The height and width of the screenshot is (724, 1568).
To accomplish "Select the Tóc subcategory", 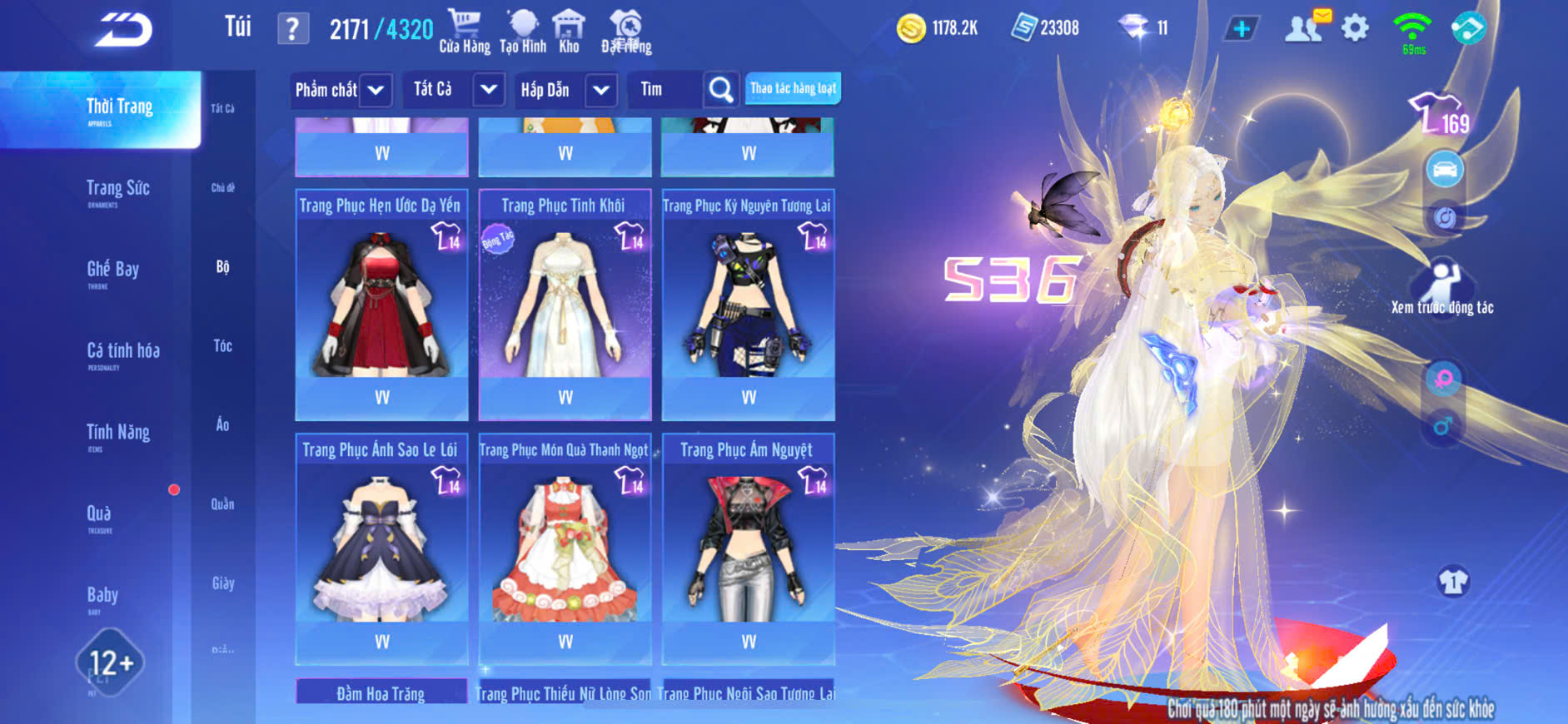I will tap(222, 345).
